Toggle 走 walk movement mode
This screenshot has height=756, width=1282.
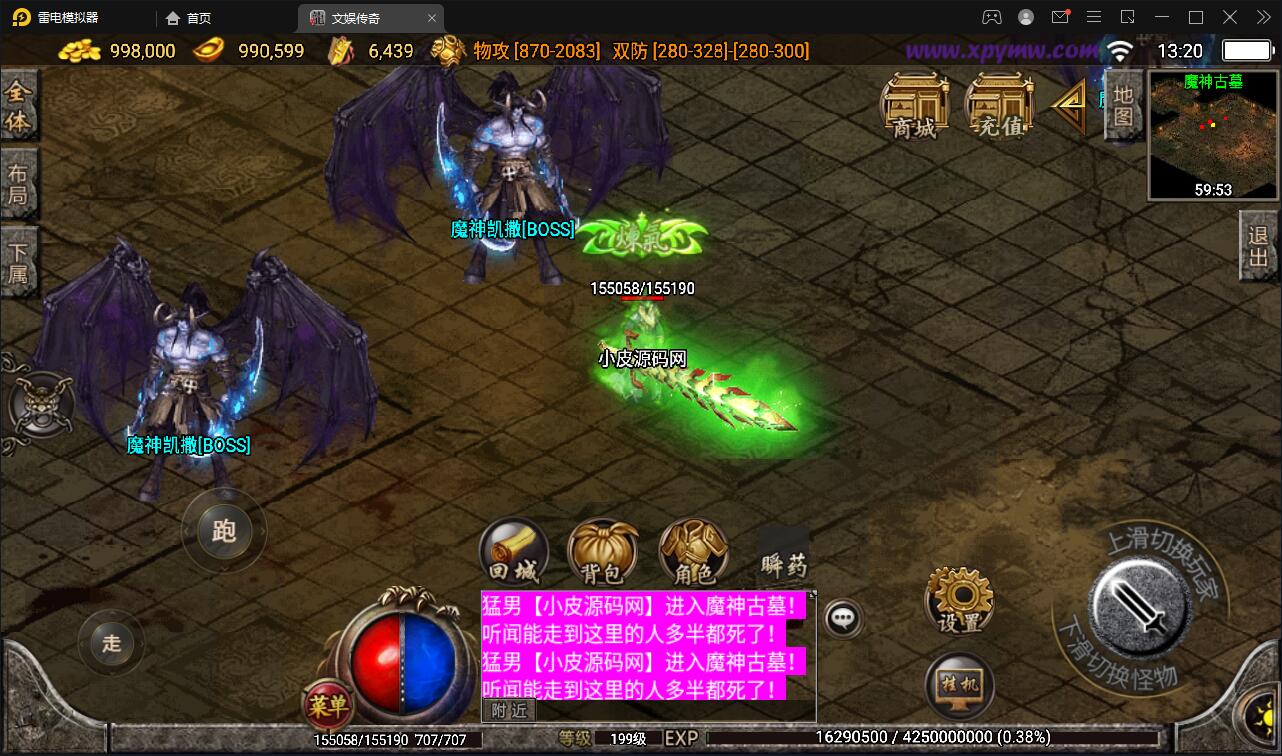tap(112, 644)
